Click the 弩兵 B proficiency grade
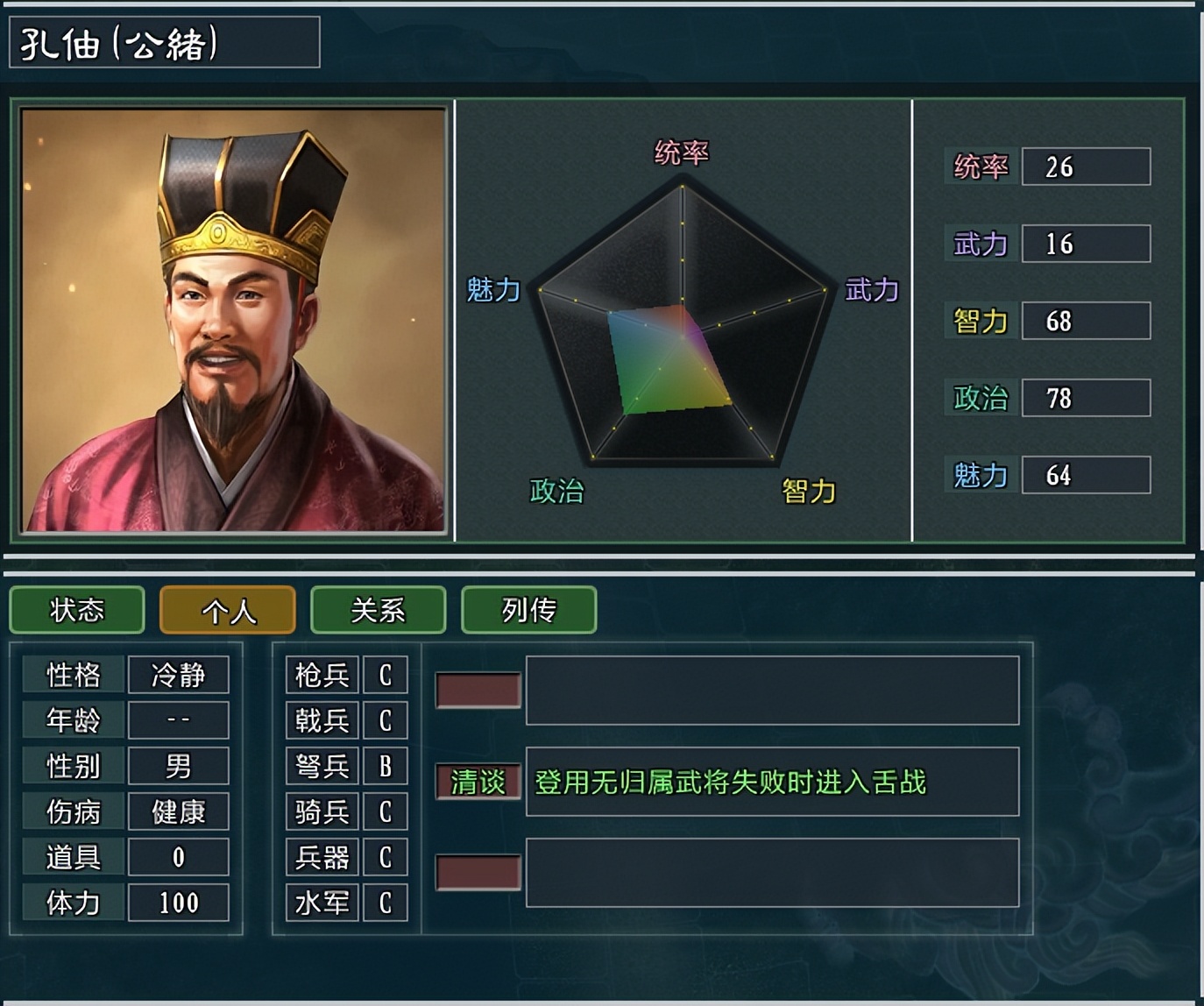1204x1006 pixels. tap(386, 766)
